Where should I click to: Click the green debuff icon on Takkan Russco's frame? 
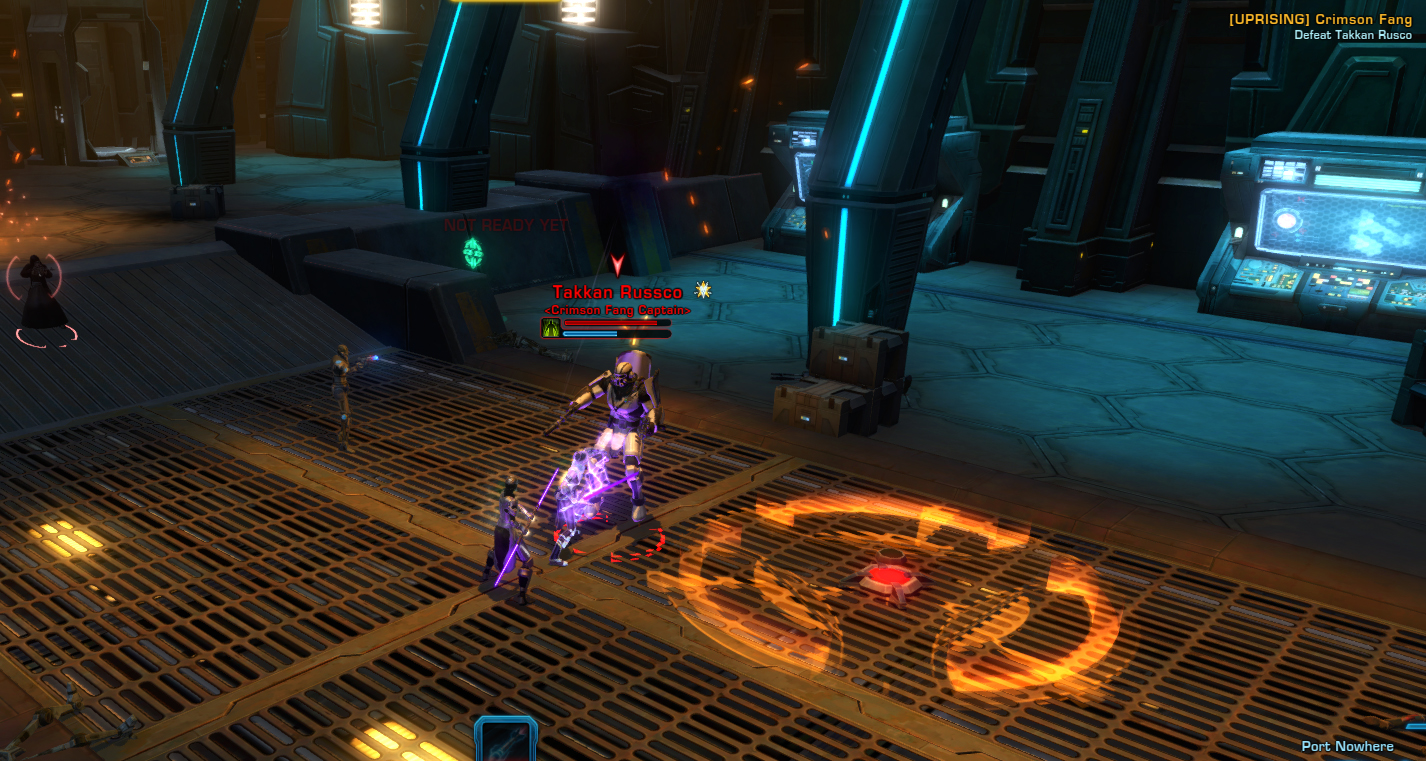pyautogui.click(x=550, y=328)
